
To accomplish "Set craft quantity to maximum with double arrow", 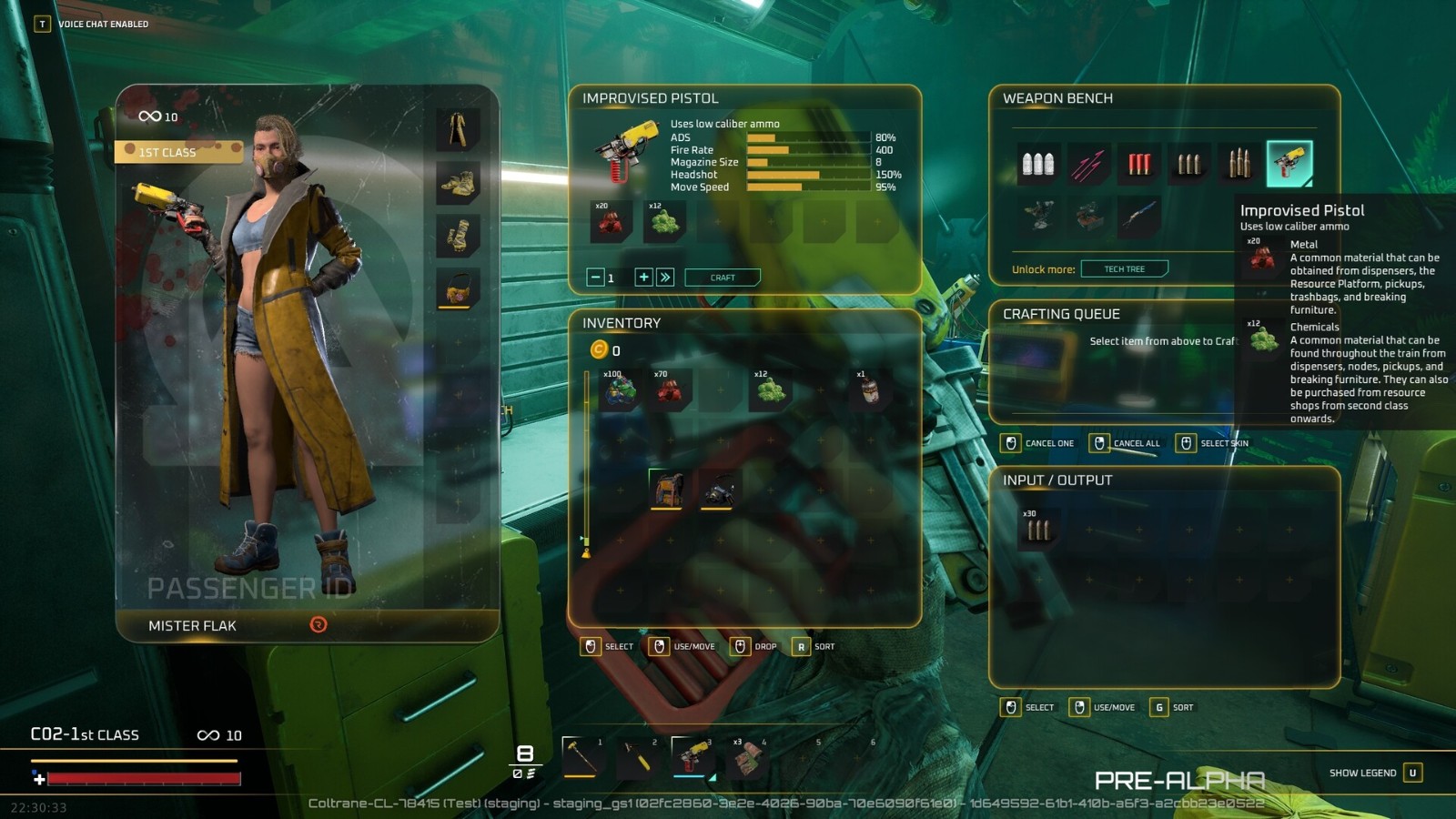I will [x=665, y=278].
